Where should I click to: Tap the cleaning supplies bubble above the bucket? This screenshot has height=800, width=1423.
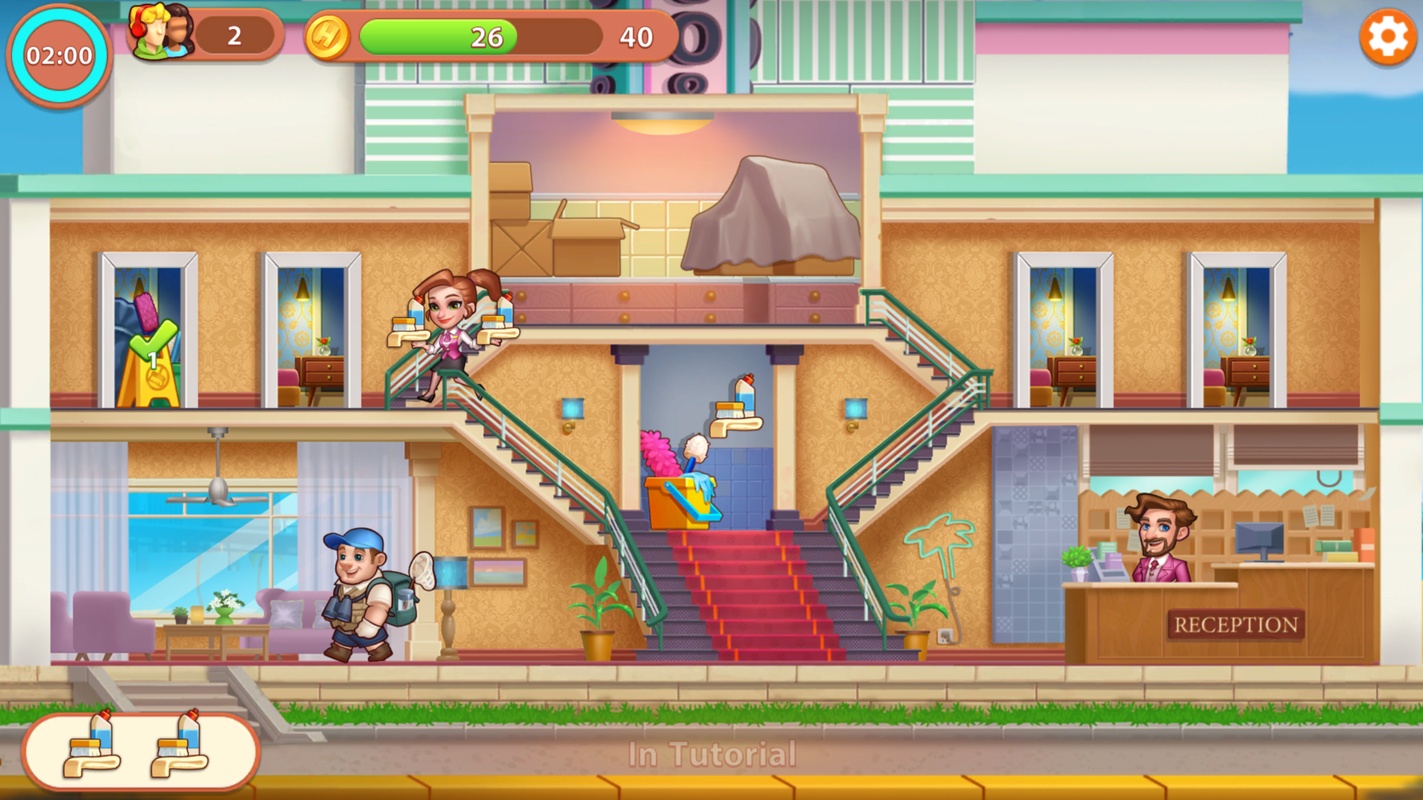[x=737, y=406]
